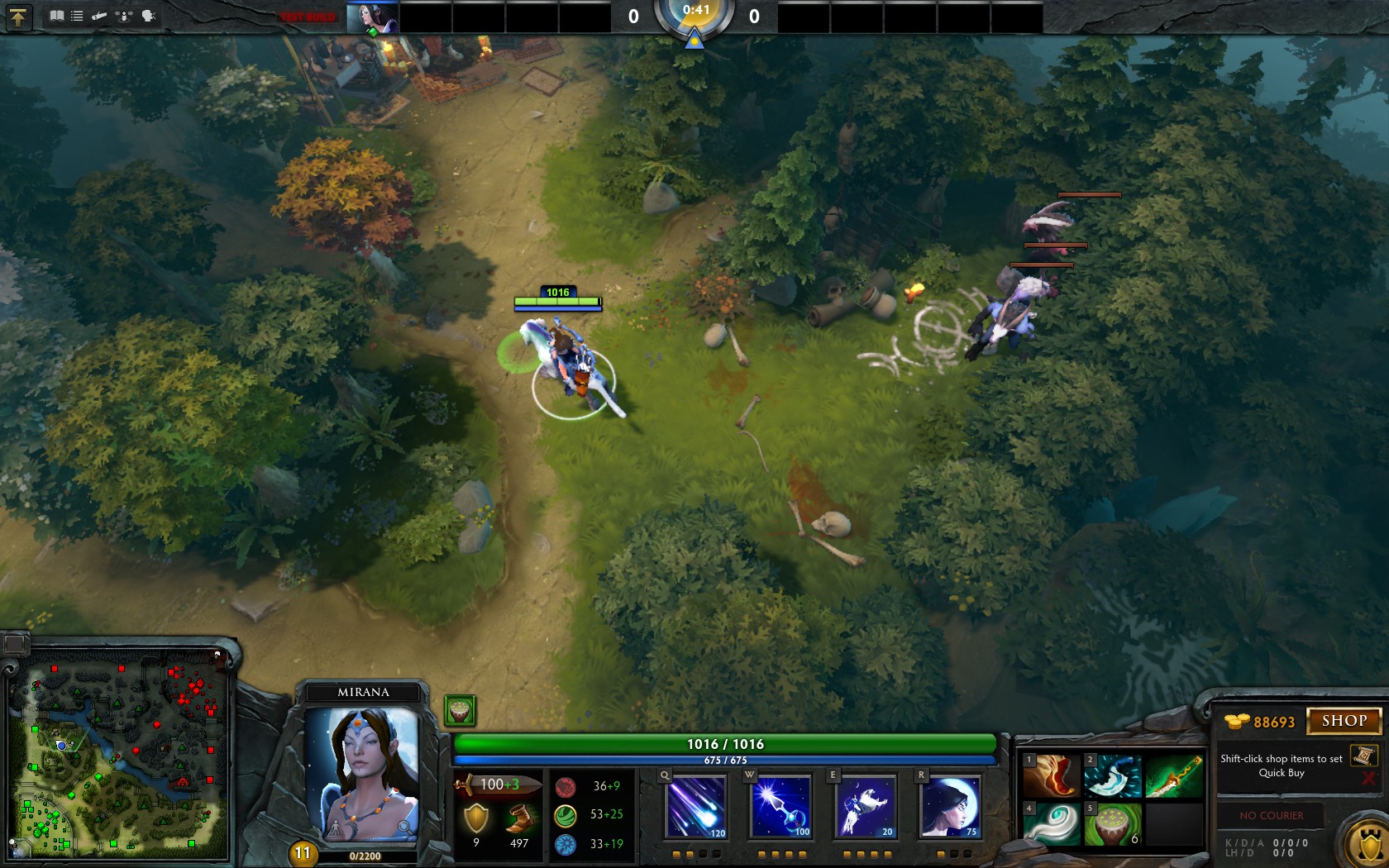Use the Drum of Endurance item

(x=1113, y=823)
